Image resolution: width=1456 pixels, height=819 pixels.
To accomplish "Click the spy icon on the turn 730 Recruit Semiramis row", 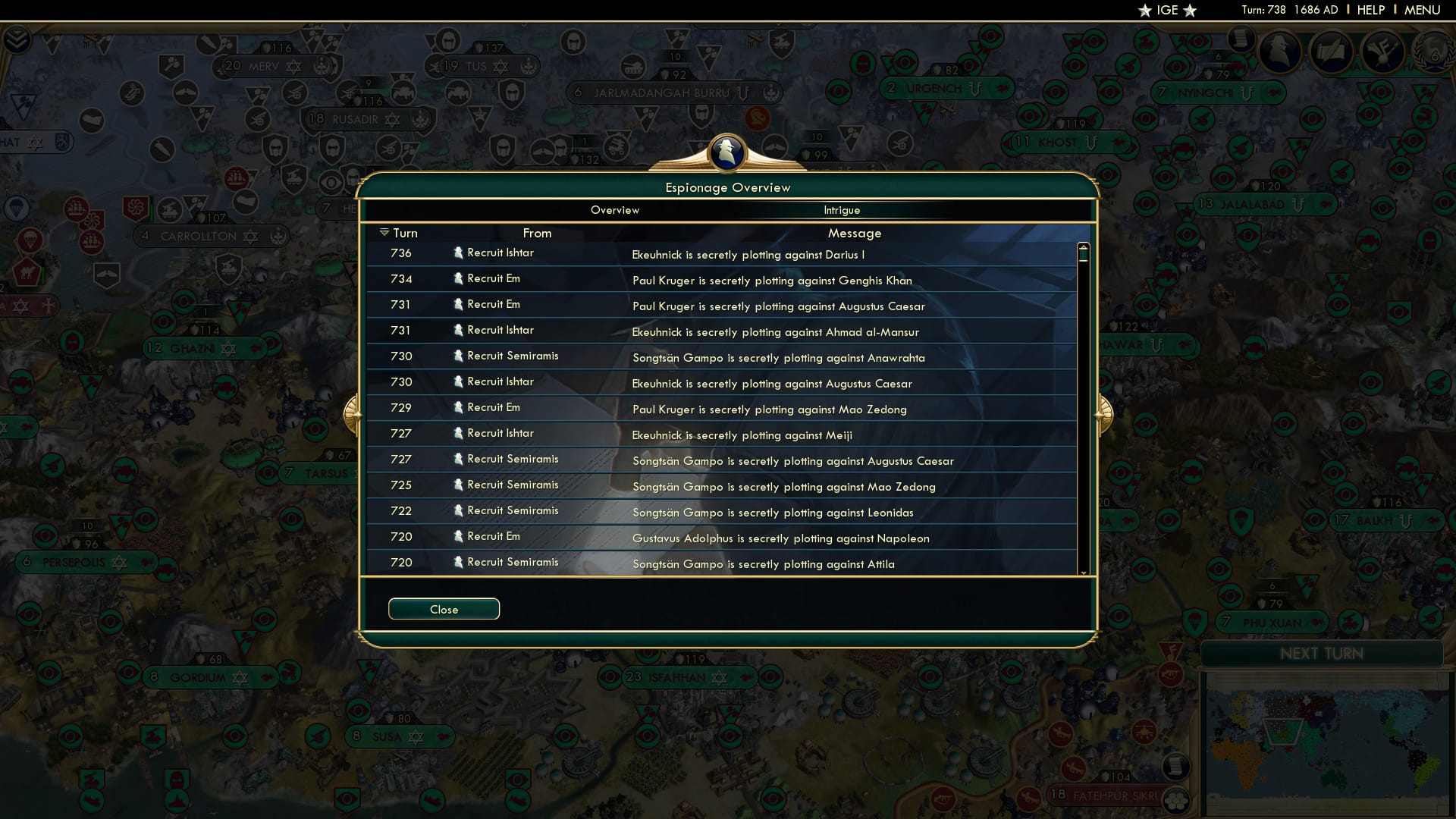I will [x=459, y=356].
